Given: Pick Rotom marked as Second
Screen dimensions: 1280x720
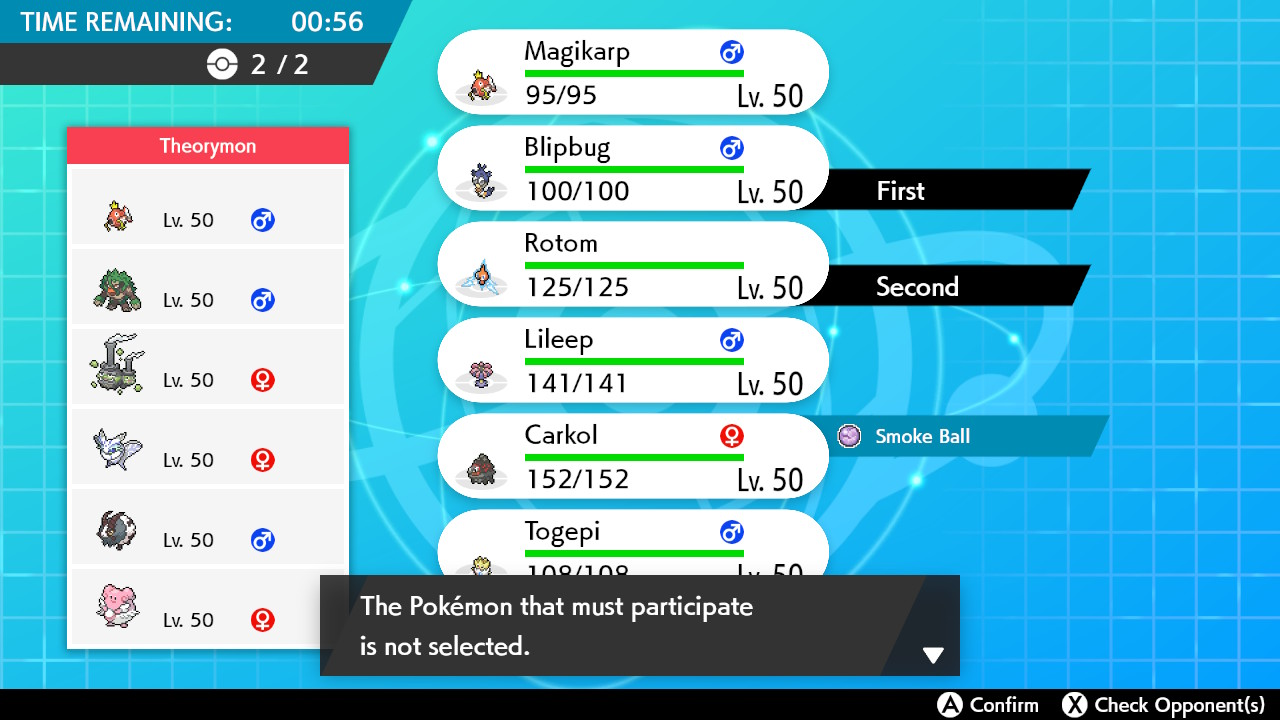Looking at the screenshot, I should pyautogui.click(x=633, y=264).
